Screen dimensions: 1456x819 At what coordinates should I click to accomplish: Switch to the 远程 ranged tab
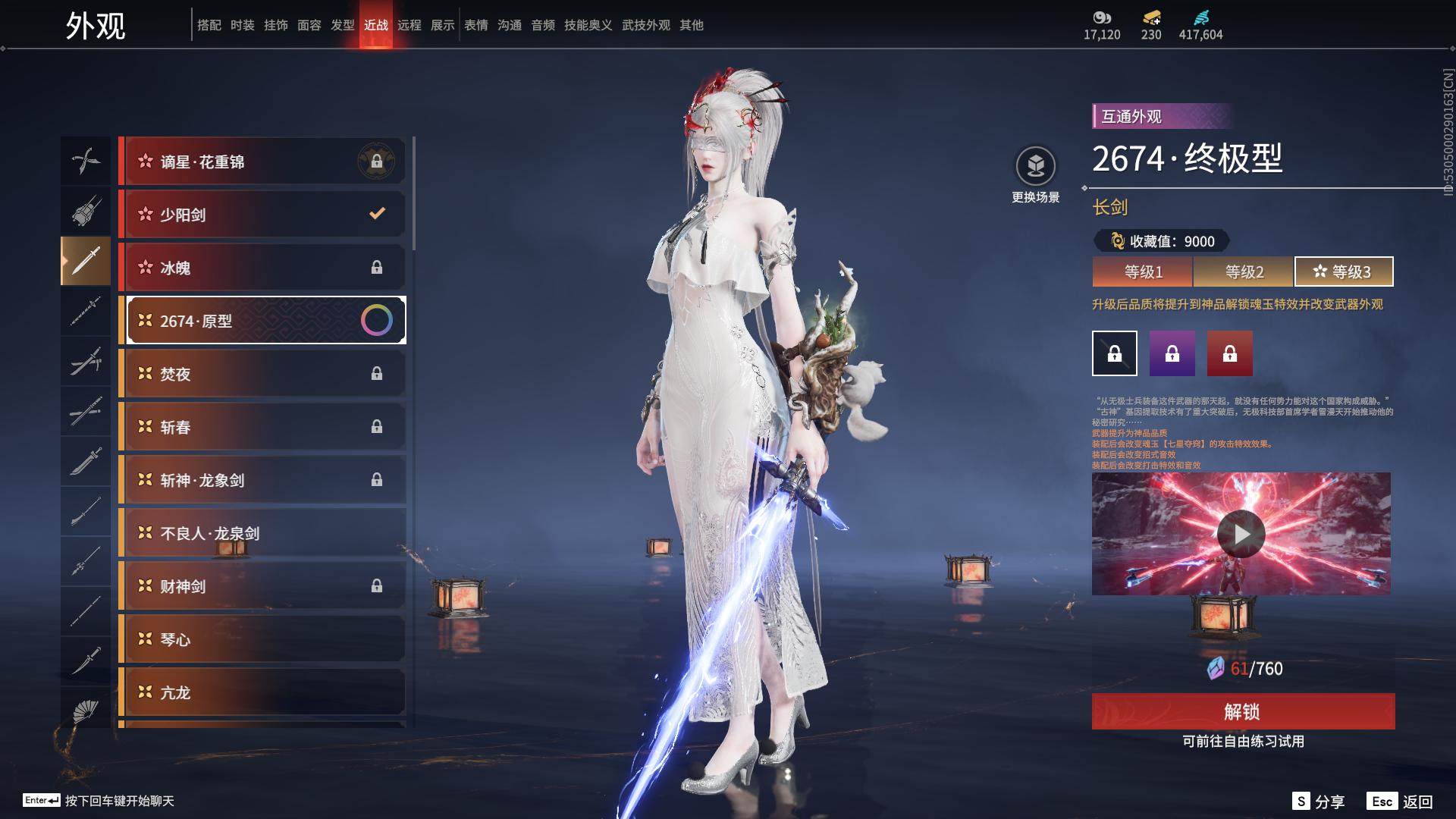[409, 25]
